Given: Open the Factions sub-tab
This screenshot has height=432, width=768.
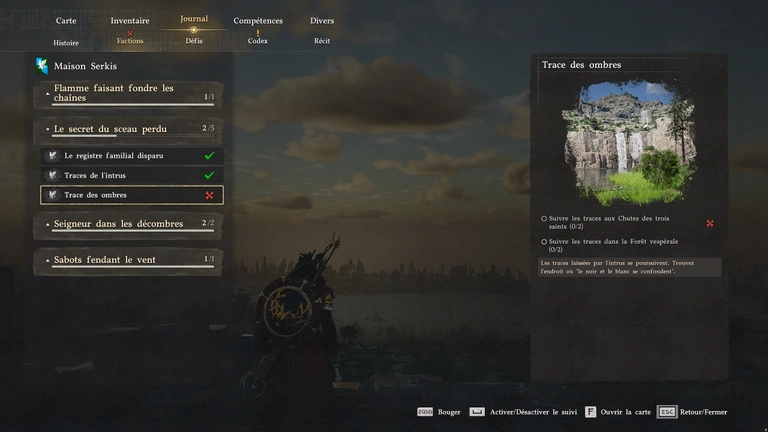Looking at the screenshot, I should click(130, 41).
